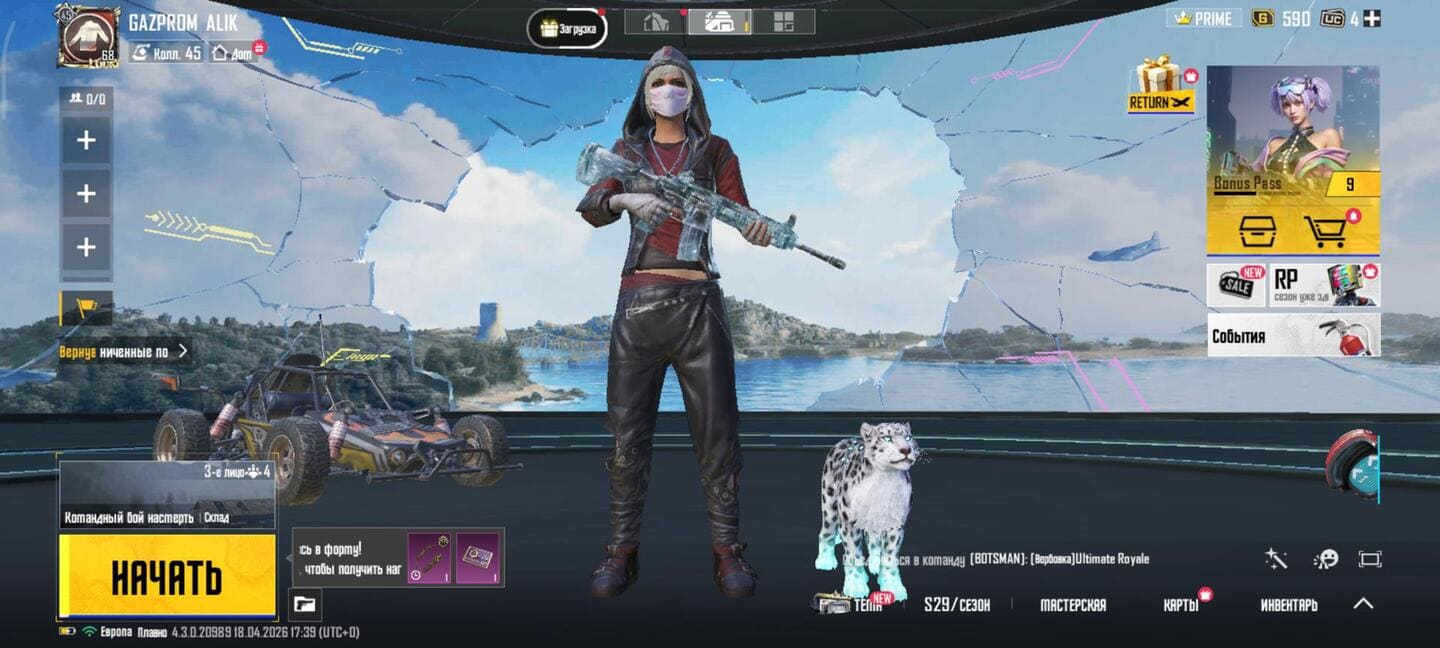Open the PRIME subscription badge
The width and height of the screenshot is (1440, 648).
[x=1204, y=18]
